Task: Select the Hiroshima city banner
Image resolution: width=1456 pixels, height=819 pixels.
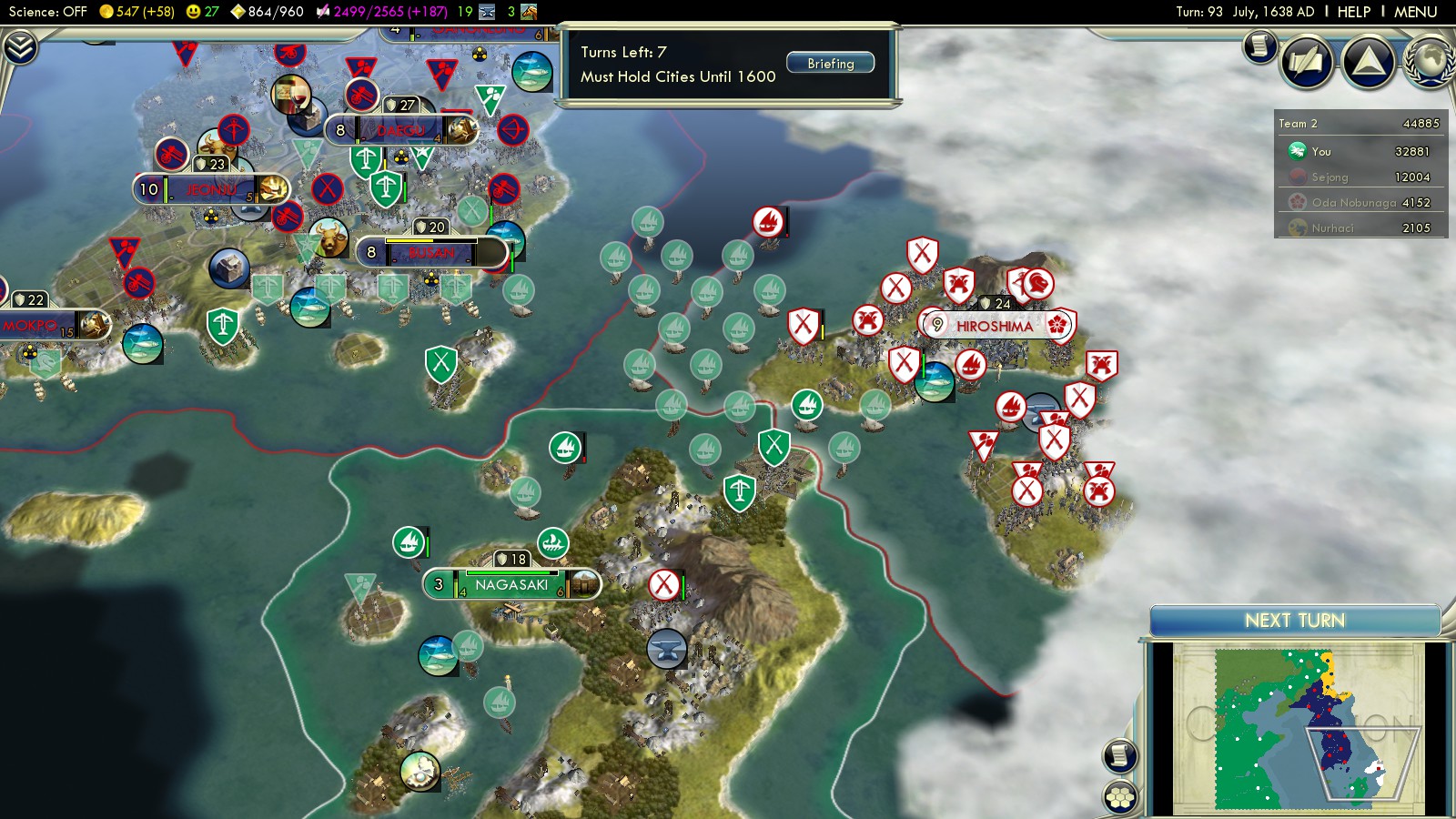Action: tap(995, 326)
